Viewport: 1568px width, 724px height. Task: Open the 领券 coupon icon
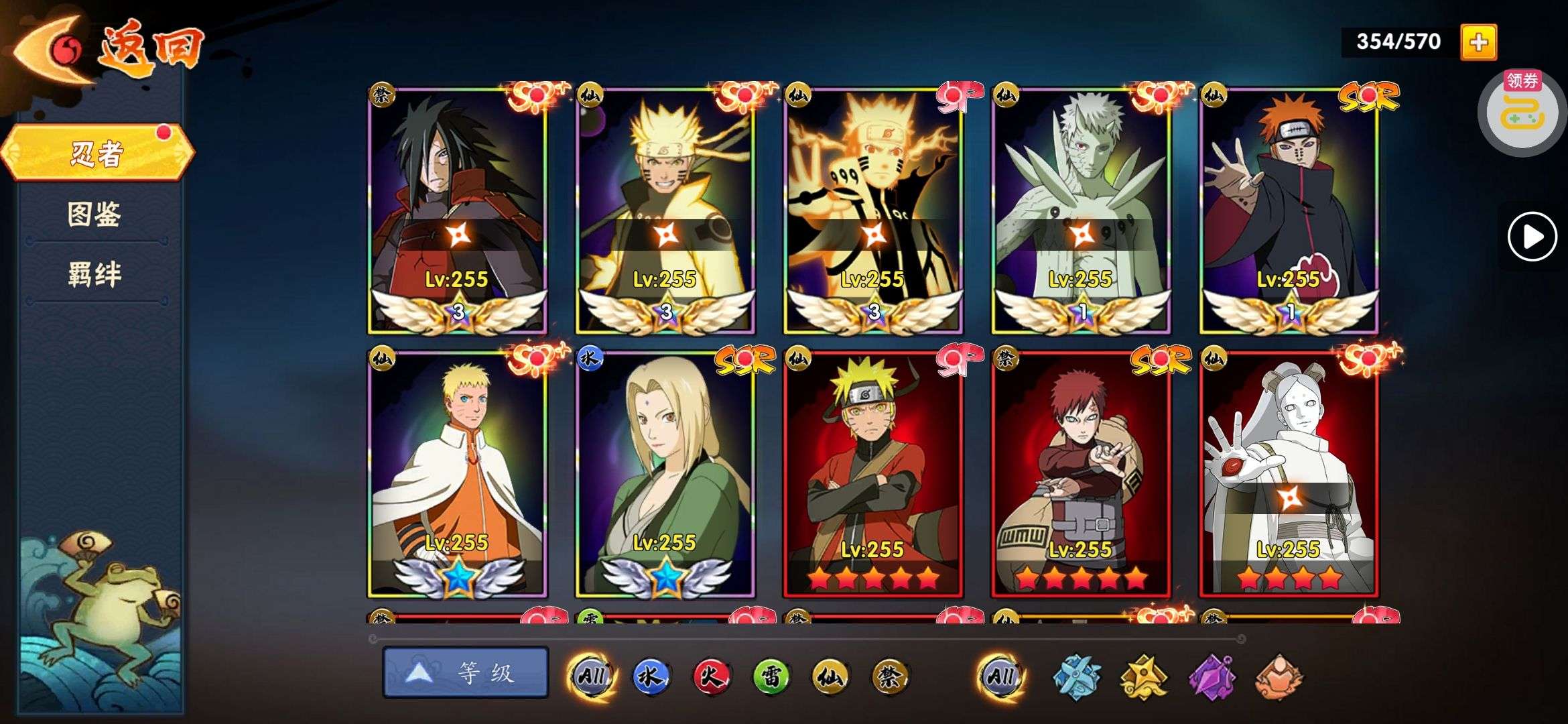(1522, 111)
